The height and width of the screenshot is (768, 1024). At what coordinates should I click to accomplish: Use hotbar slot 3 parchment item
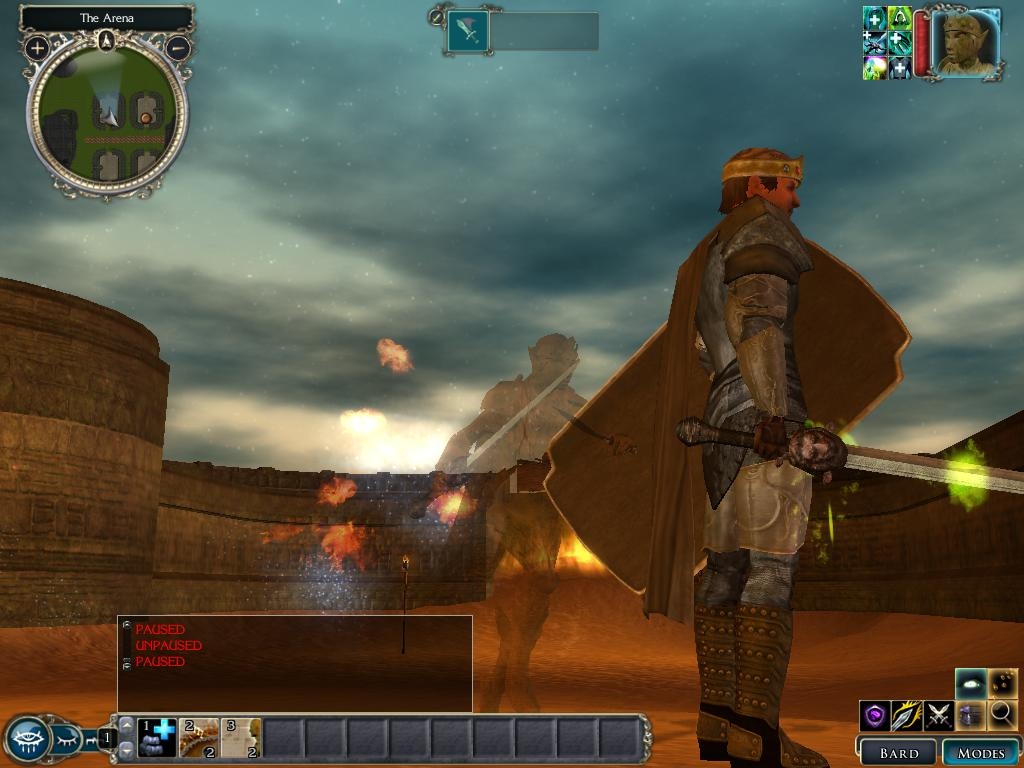pyautogui.click(x=241, y=738)
